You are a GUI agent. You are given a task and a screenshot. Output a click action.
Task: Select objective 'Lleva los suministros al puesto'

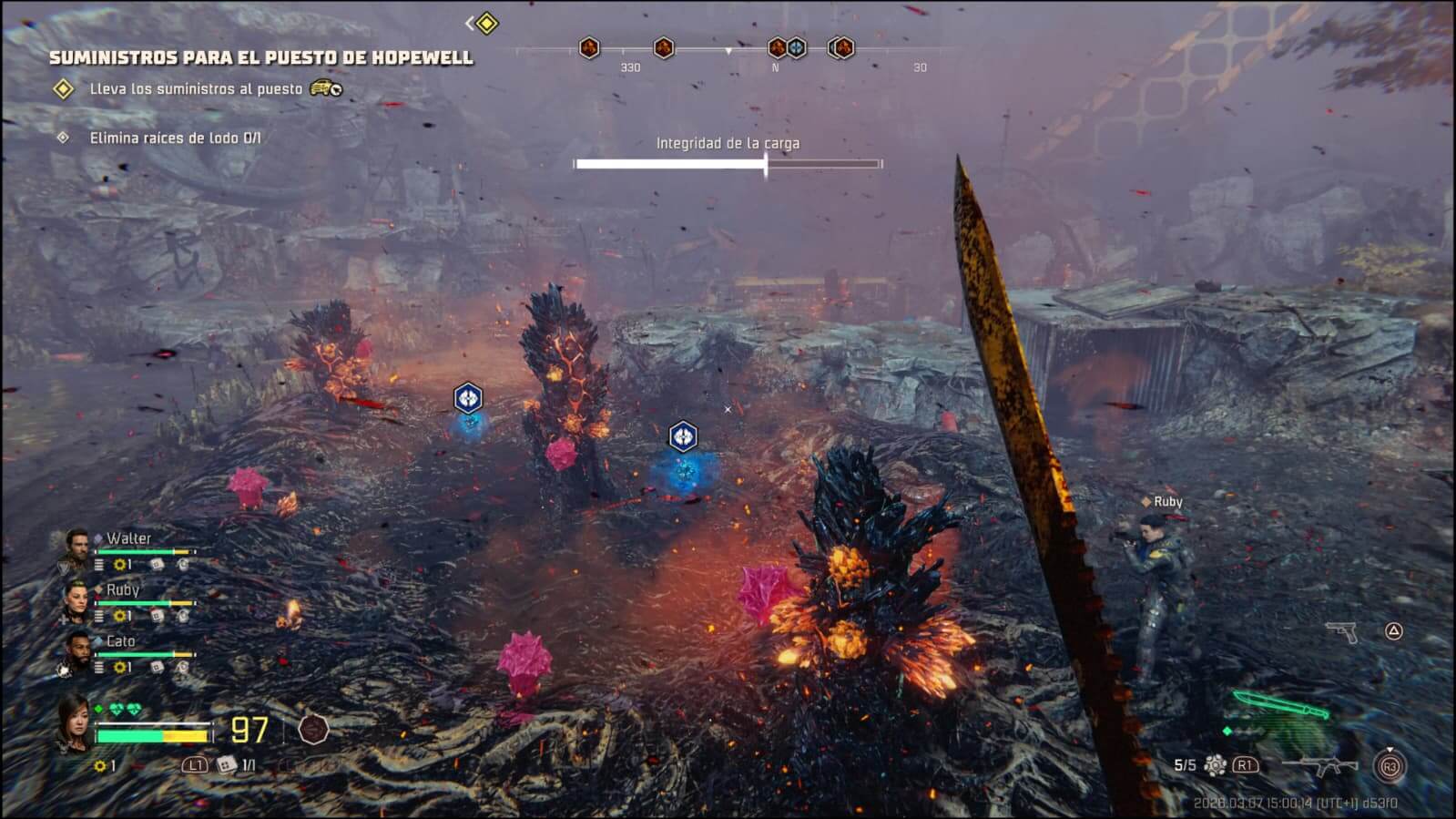click(195, 88)
